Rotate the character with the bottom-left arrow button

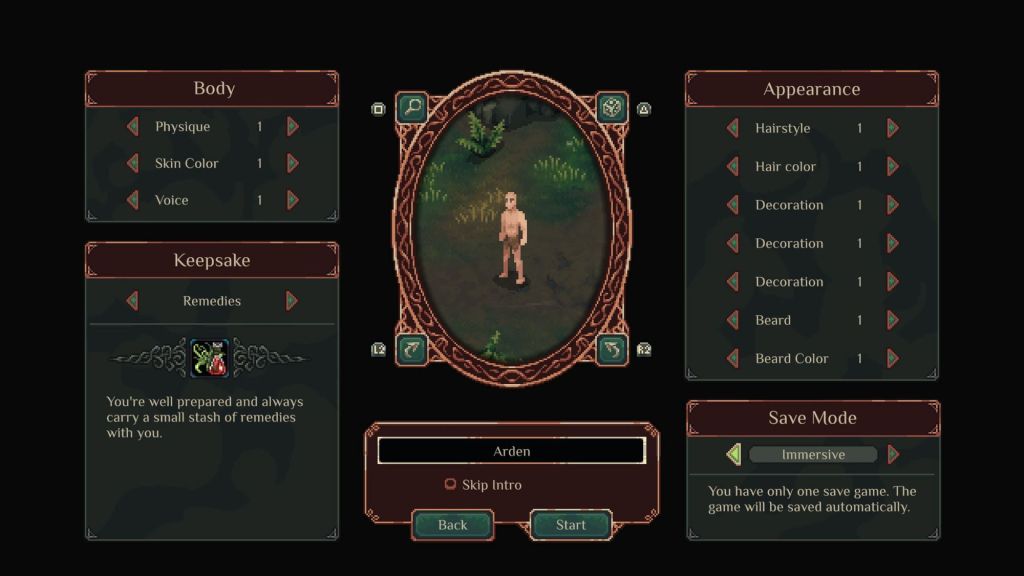[411, 349]
